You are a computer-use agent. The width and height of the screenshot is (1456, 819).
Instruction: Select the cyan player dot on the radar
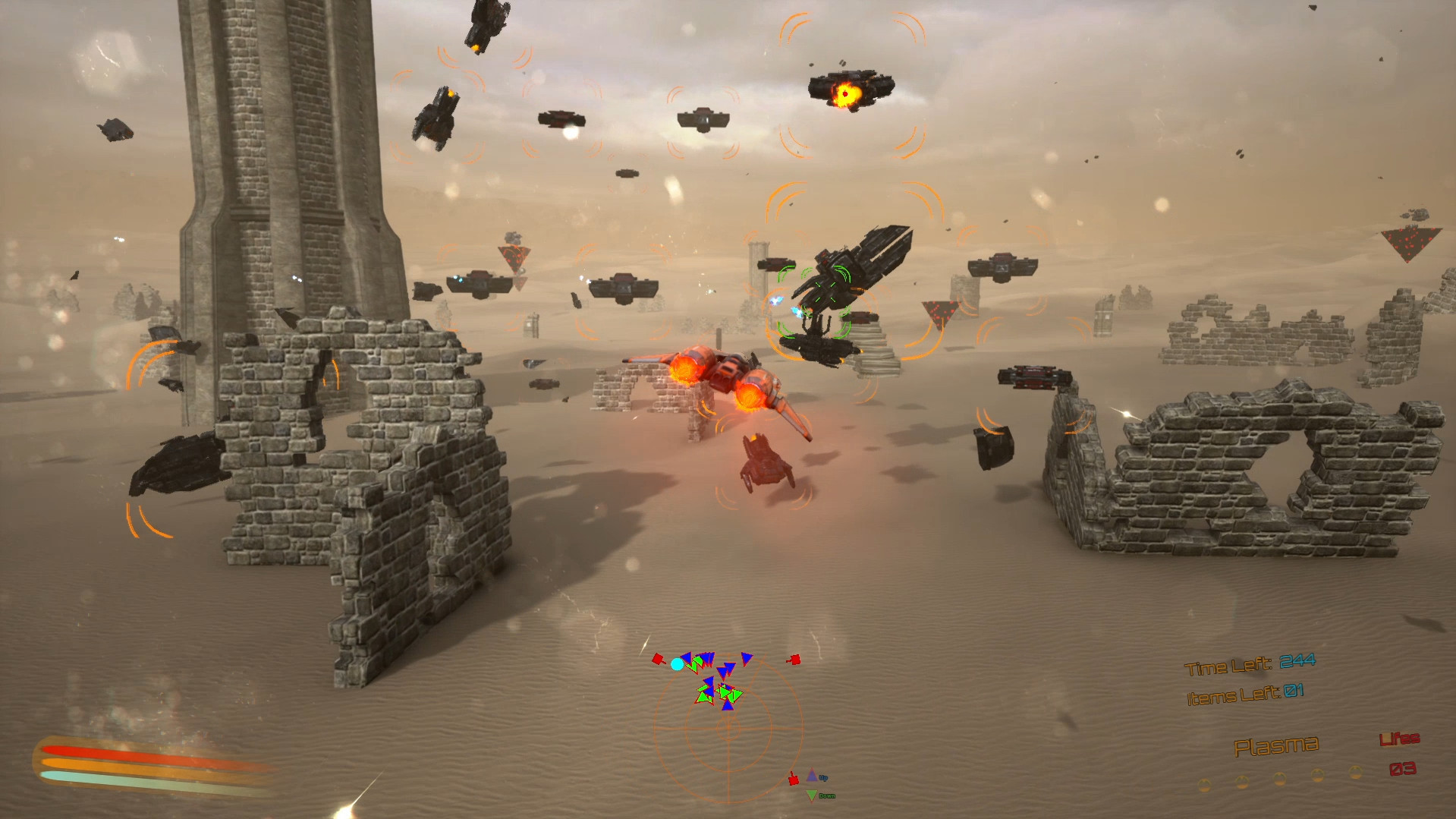click(x=678, y=663)
